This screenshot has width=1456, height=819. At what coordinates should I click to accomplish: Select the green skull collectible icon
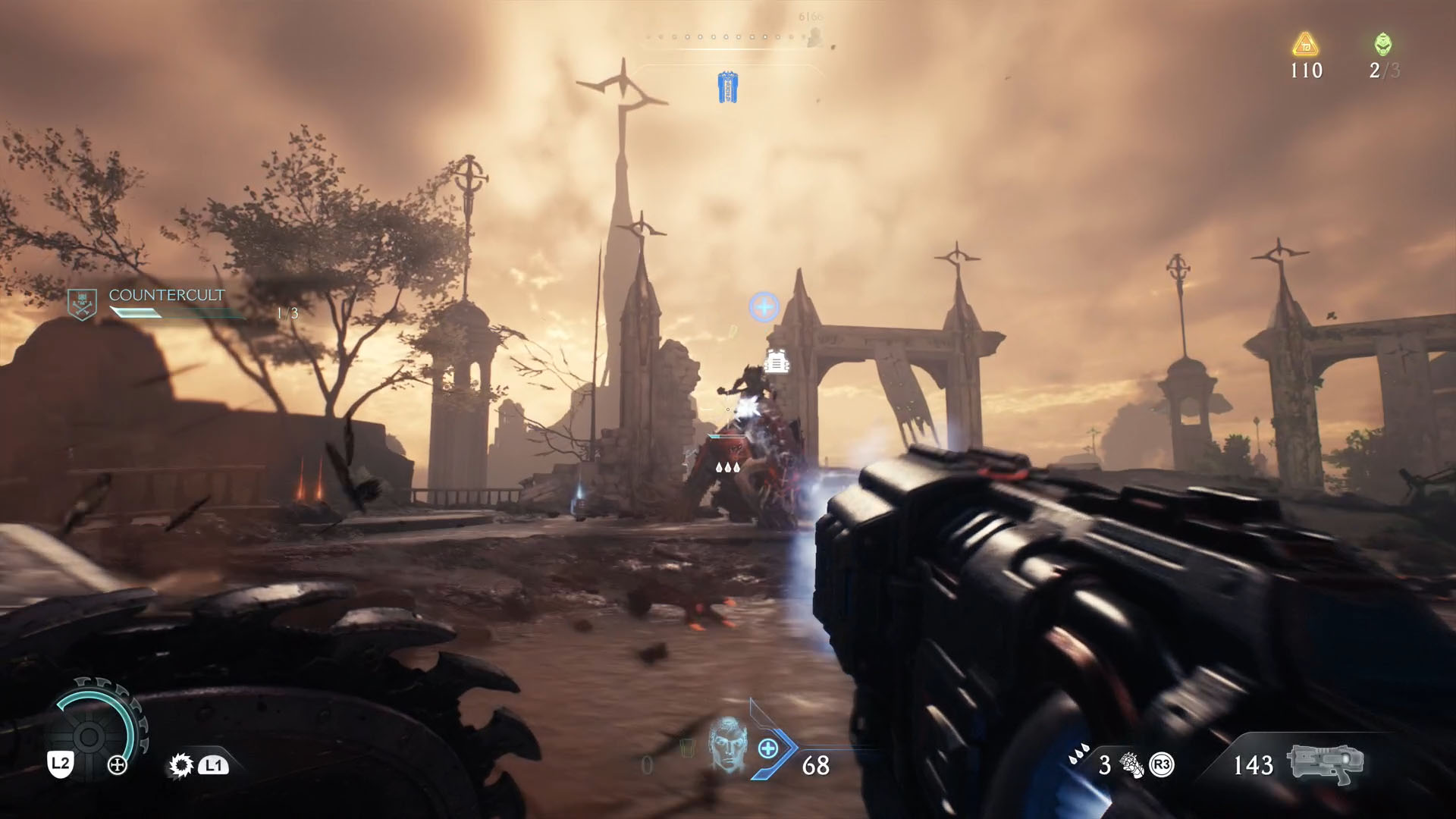(1383, 45)
